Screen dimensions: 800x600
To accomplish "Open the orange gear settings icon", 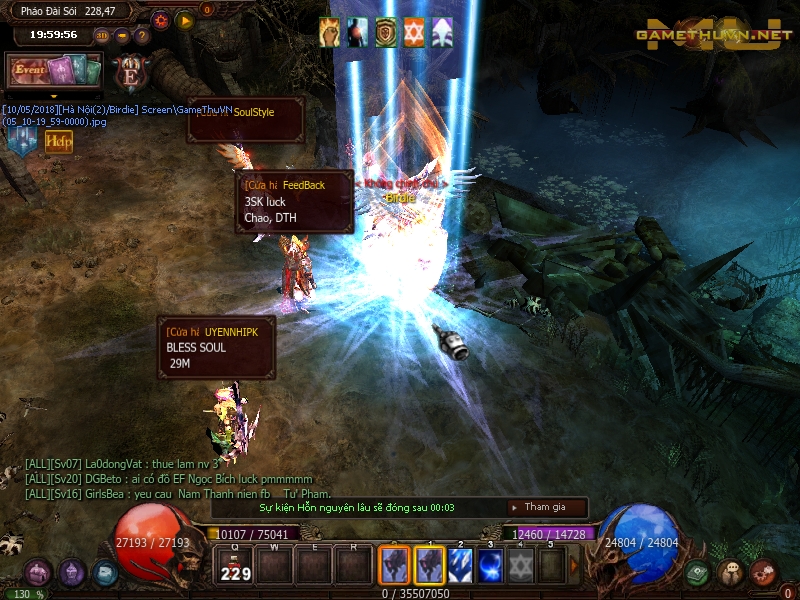I will (x=161, y=19).
